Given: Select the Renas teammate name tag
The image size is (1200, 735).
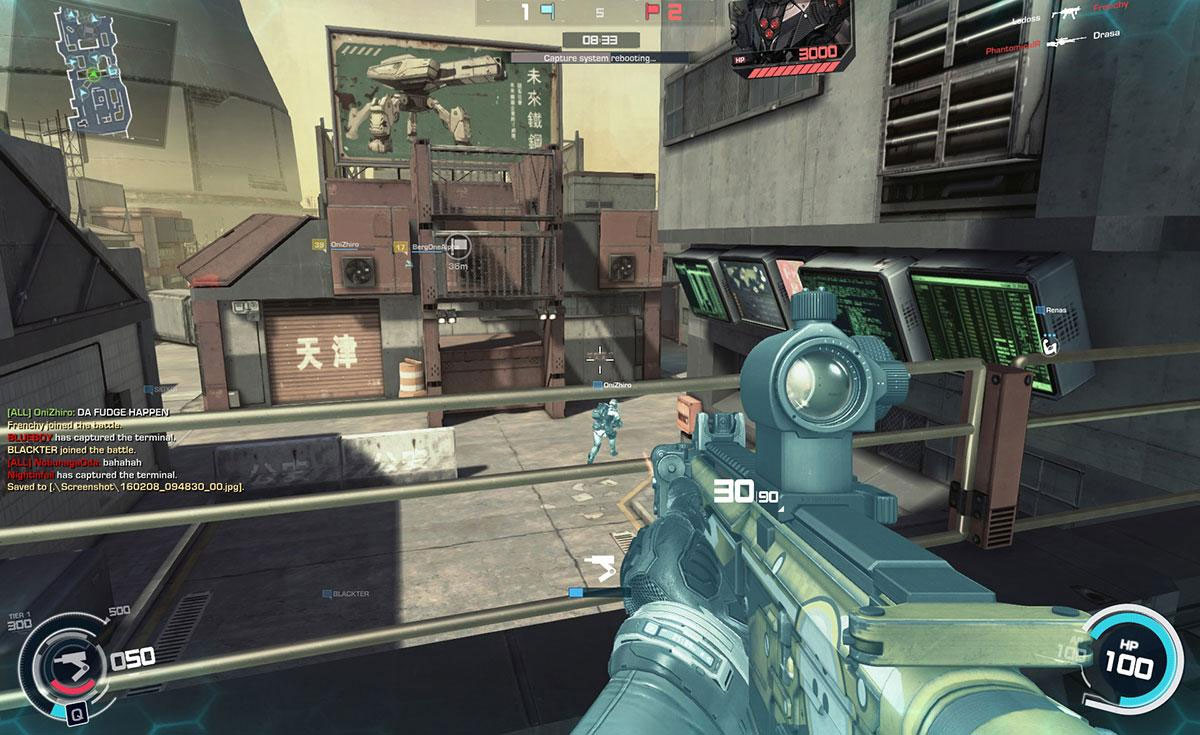Looking at the screenshot, I should pyautogui.click(x=1056, y=311).
